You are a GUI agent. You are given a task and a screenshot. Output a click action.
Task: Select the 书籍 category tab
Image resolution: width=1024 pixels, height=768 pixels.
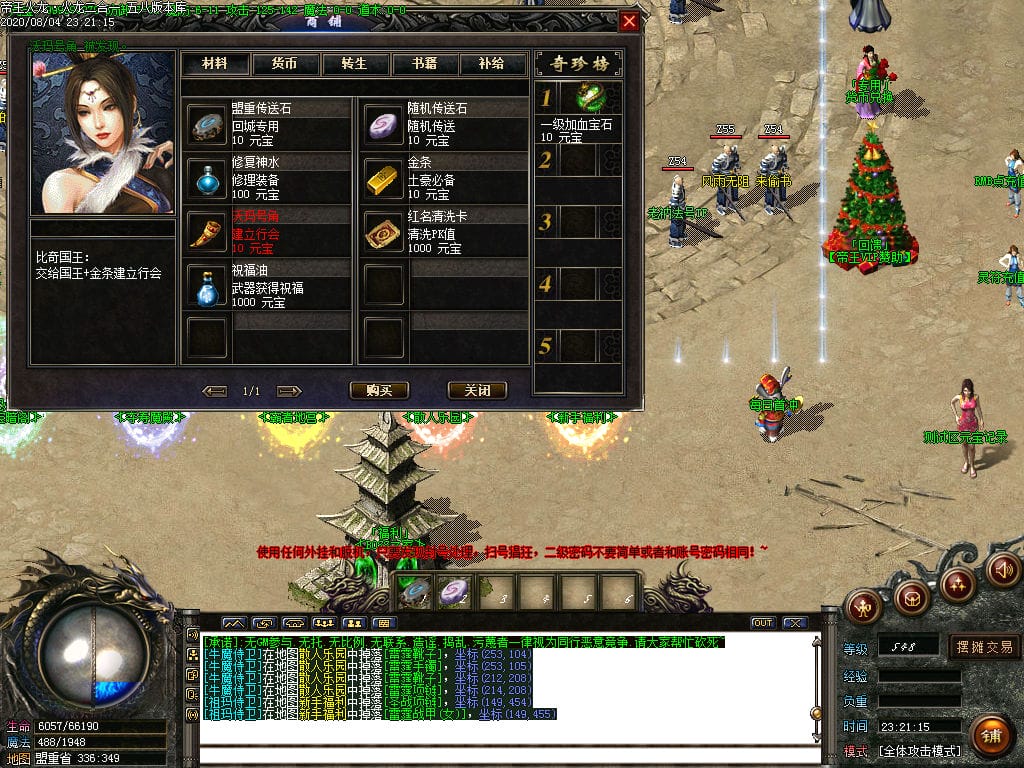[x=423, y=63]
